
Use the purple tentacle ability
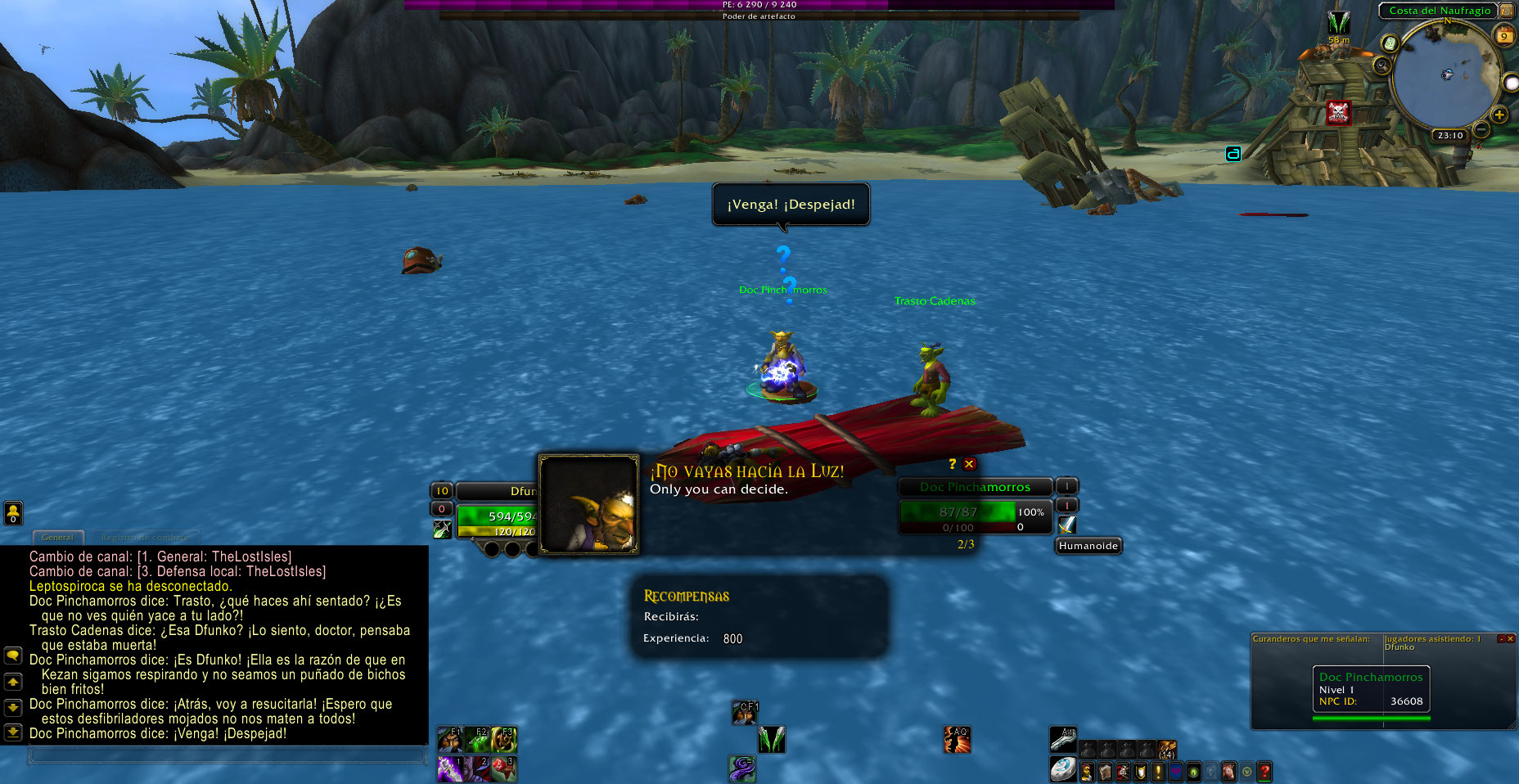(742, 768)
